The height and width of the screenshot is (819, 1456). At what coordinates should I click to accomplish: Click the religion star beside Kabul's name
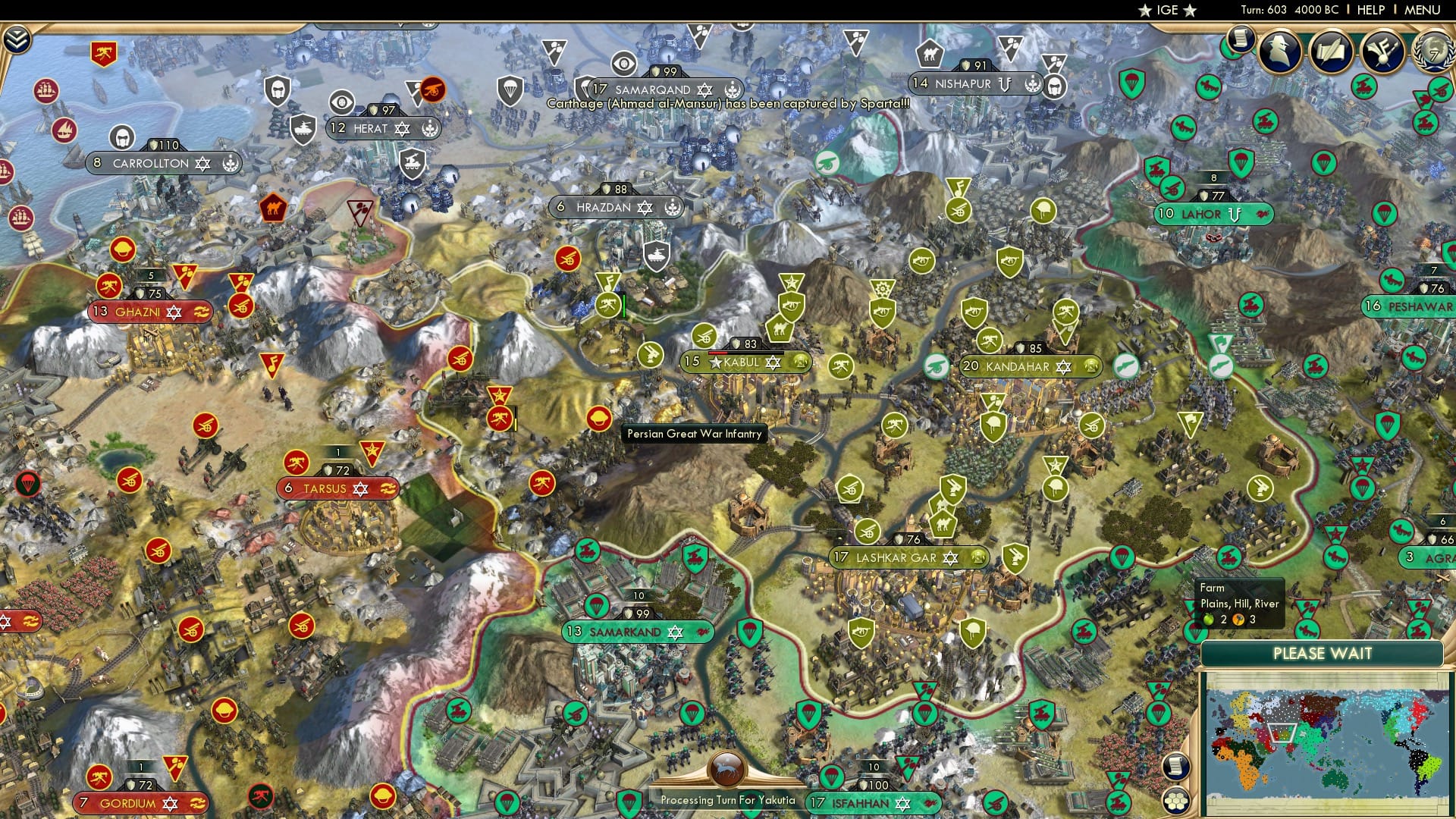tap(773, 362)
